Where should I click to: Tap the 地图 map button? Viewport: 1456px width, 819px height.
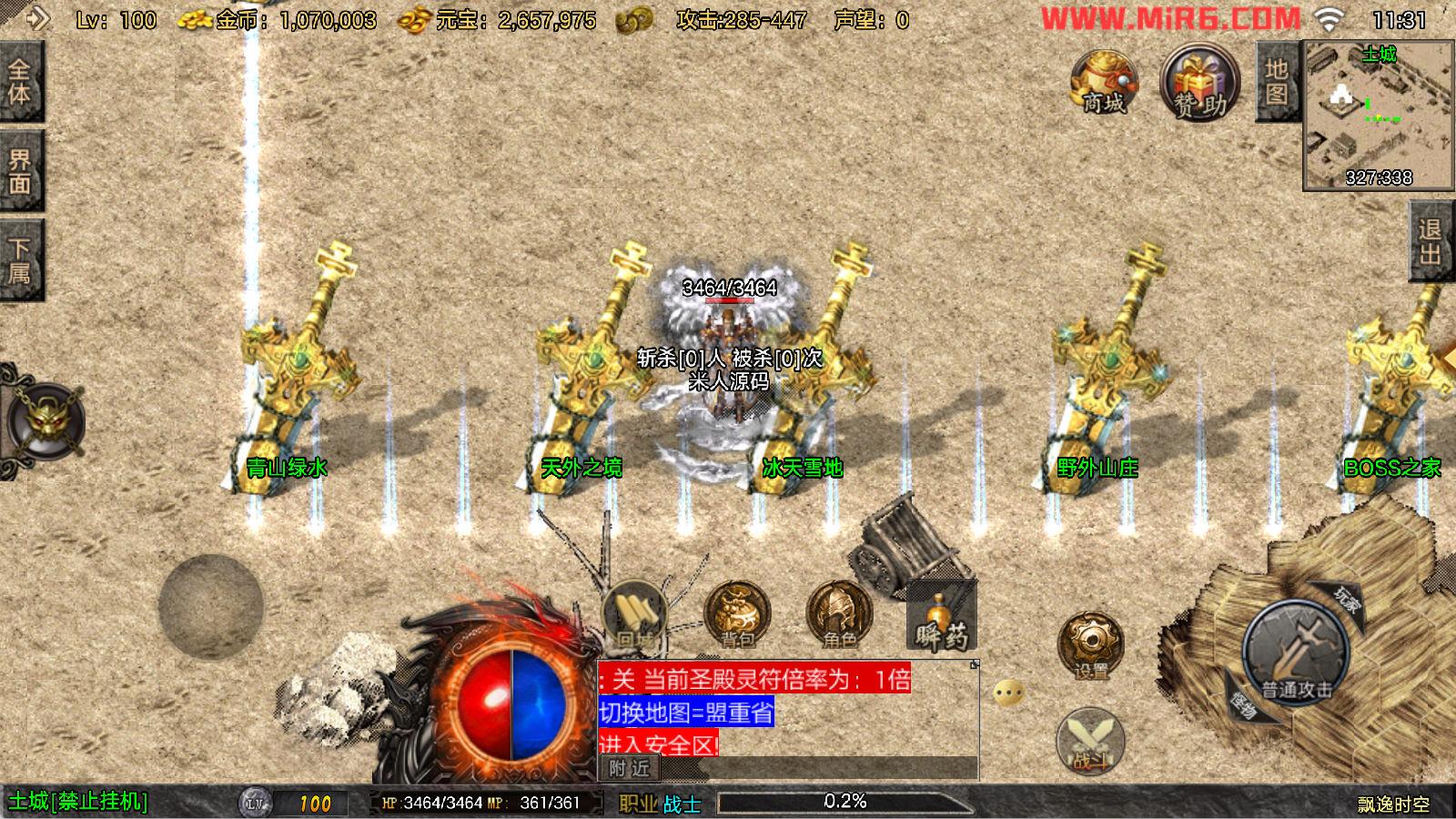click(x=1276, y=82)
